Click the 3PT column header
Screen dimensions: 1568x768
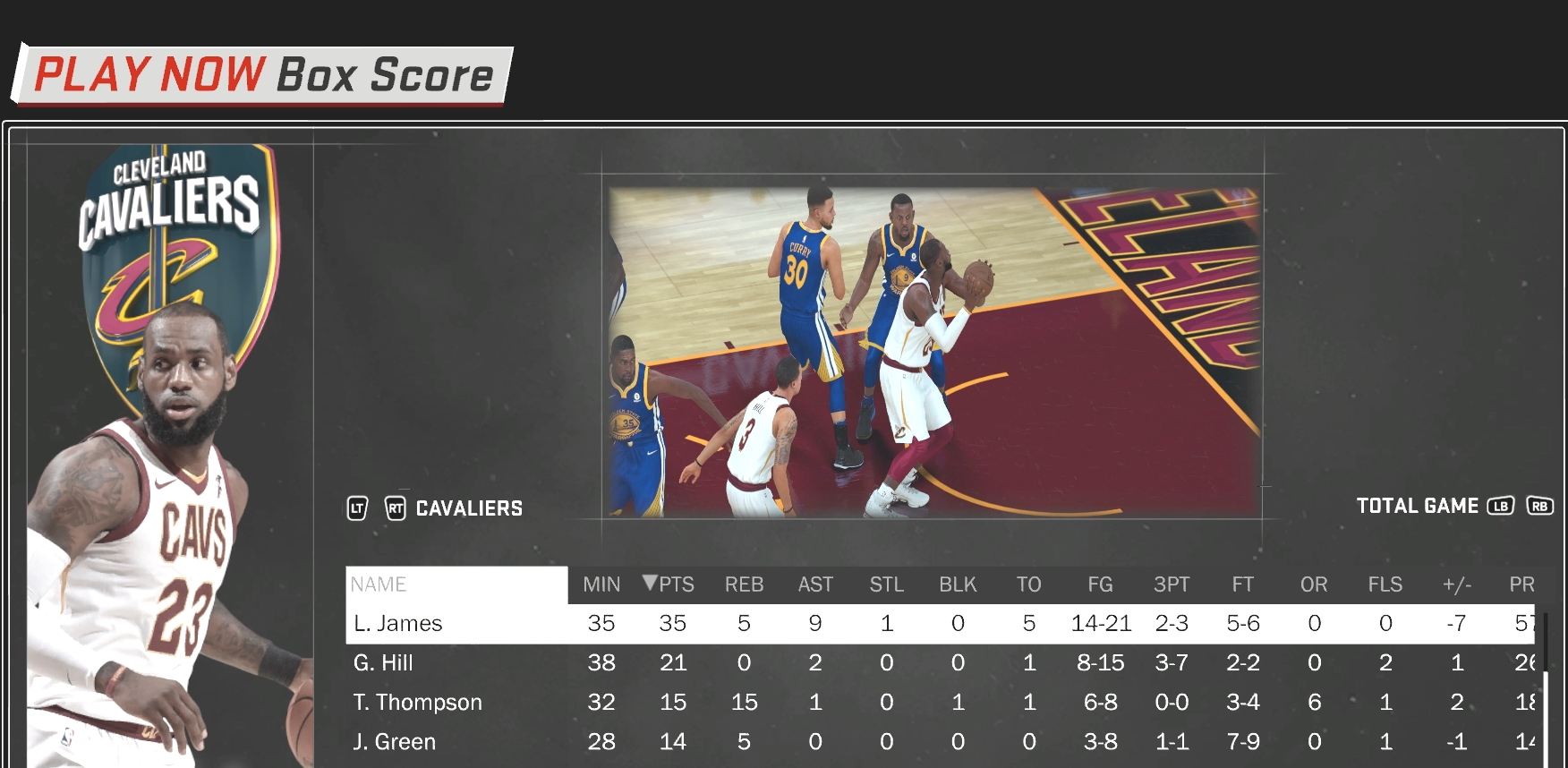1172,585
